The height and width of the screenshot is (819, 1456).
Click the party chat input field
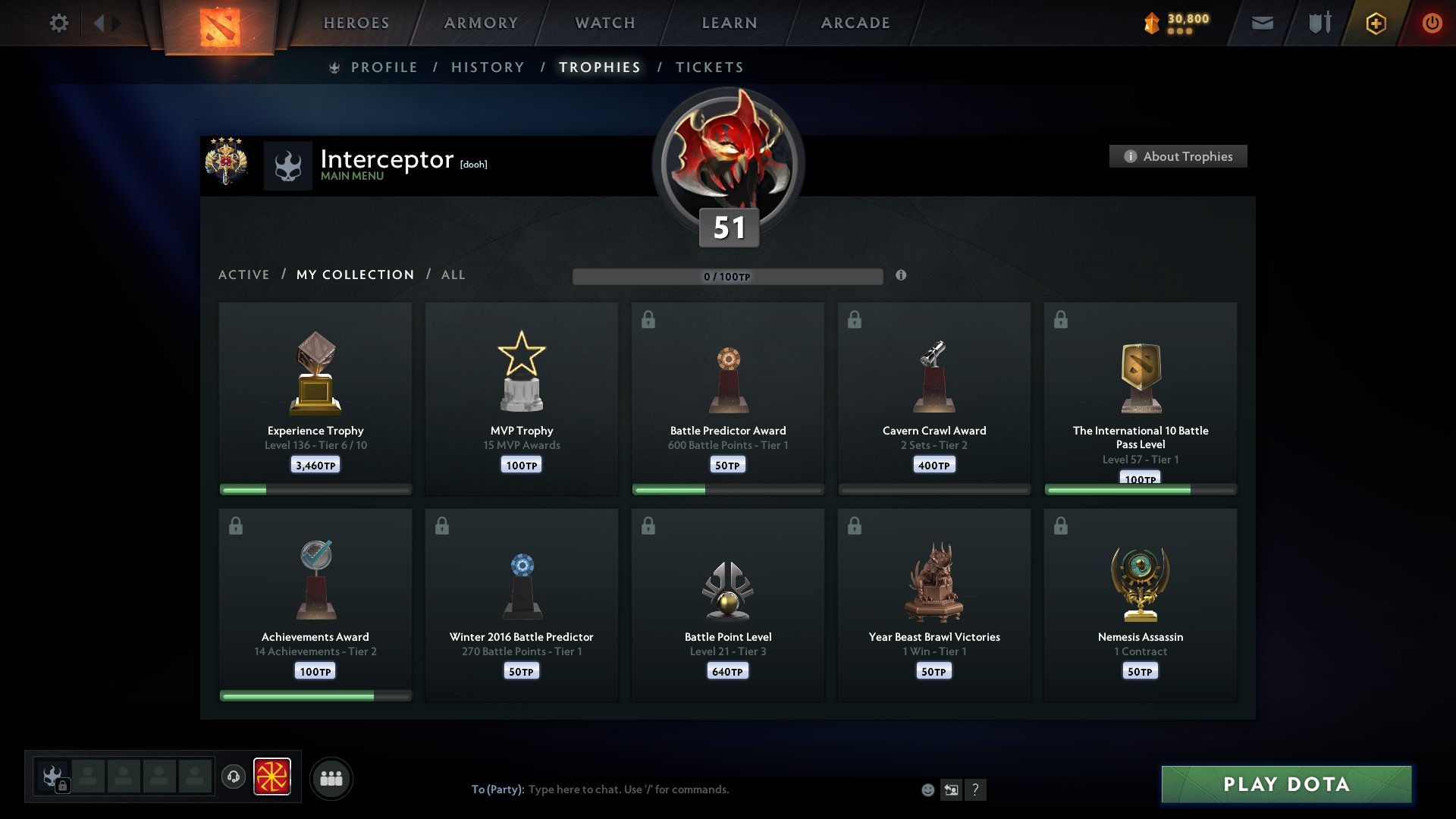(x=682, y=789)
